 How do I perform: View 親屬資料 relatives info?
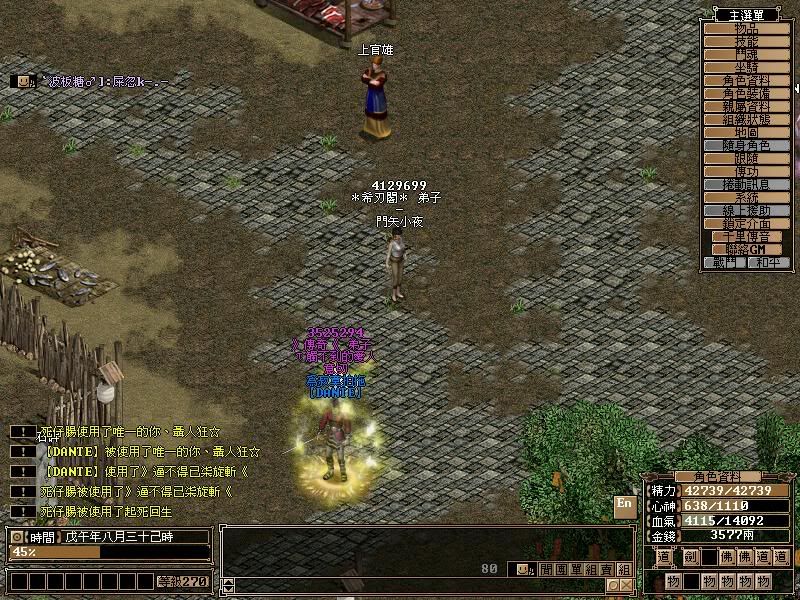tap(746, 106)
